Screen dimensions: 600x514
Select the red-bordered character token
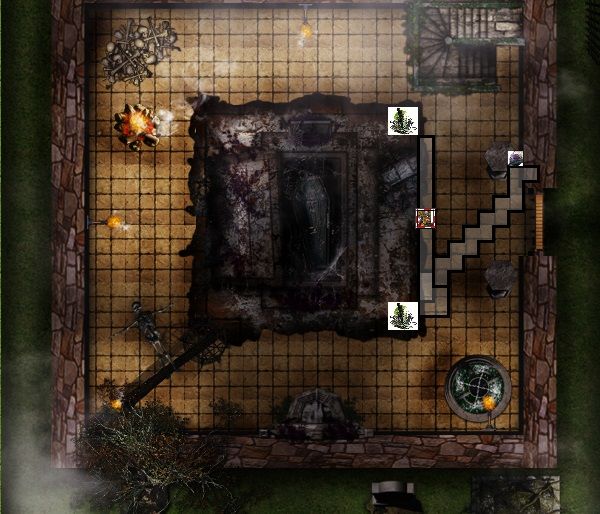pyautogui.click(x=425, y=218)
